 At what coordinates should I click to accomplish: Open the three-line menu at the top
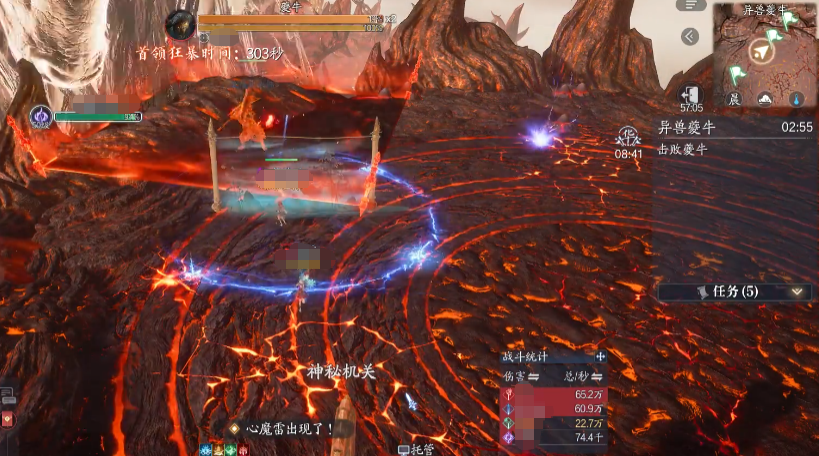[690, 5]
